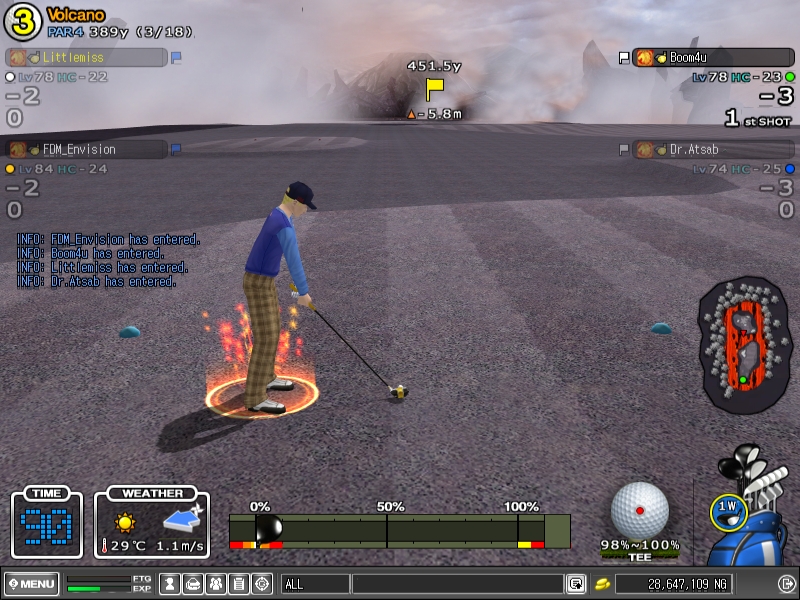Open the mail envelope icon

(193, 584)
